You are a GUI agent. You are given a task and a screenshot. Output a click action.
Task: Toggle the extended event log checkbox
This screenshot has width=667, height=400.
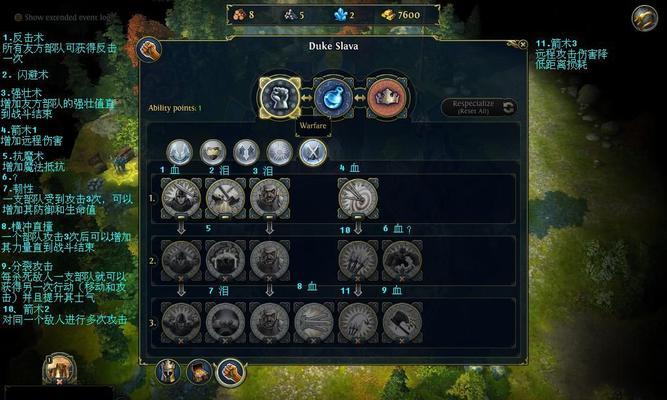tap(18, 17)
